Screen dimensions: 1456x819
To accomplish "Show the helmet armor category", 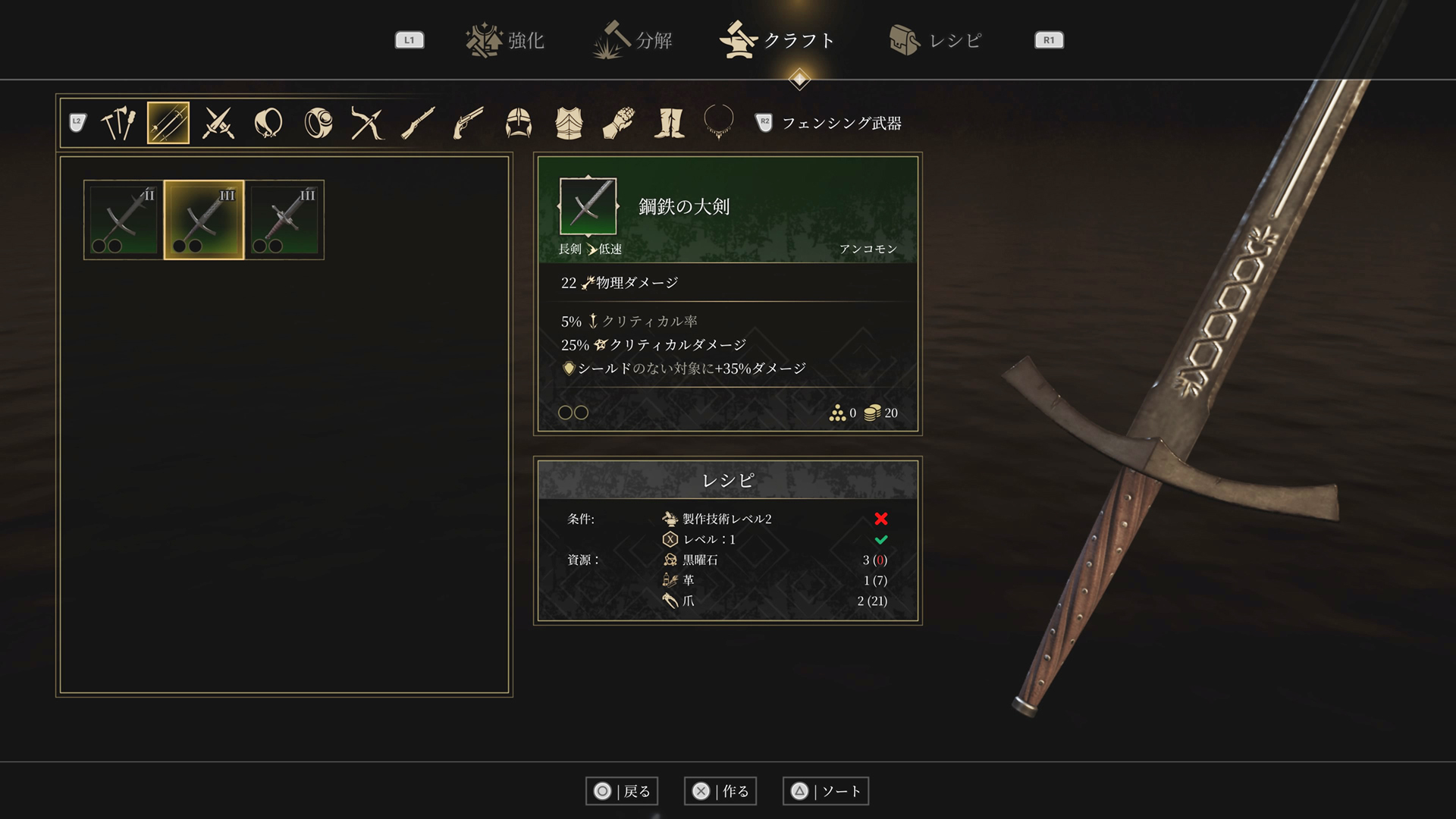I will (x=519, y=123).
